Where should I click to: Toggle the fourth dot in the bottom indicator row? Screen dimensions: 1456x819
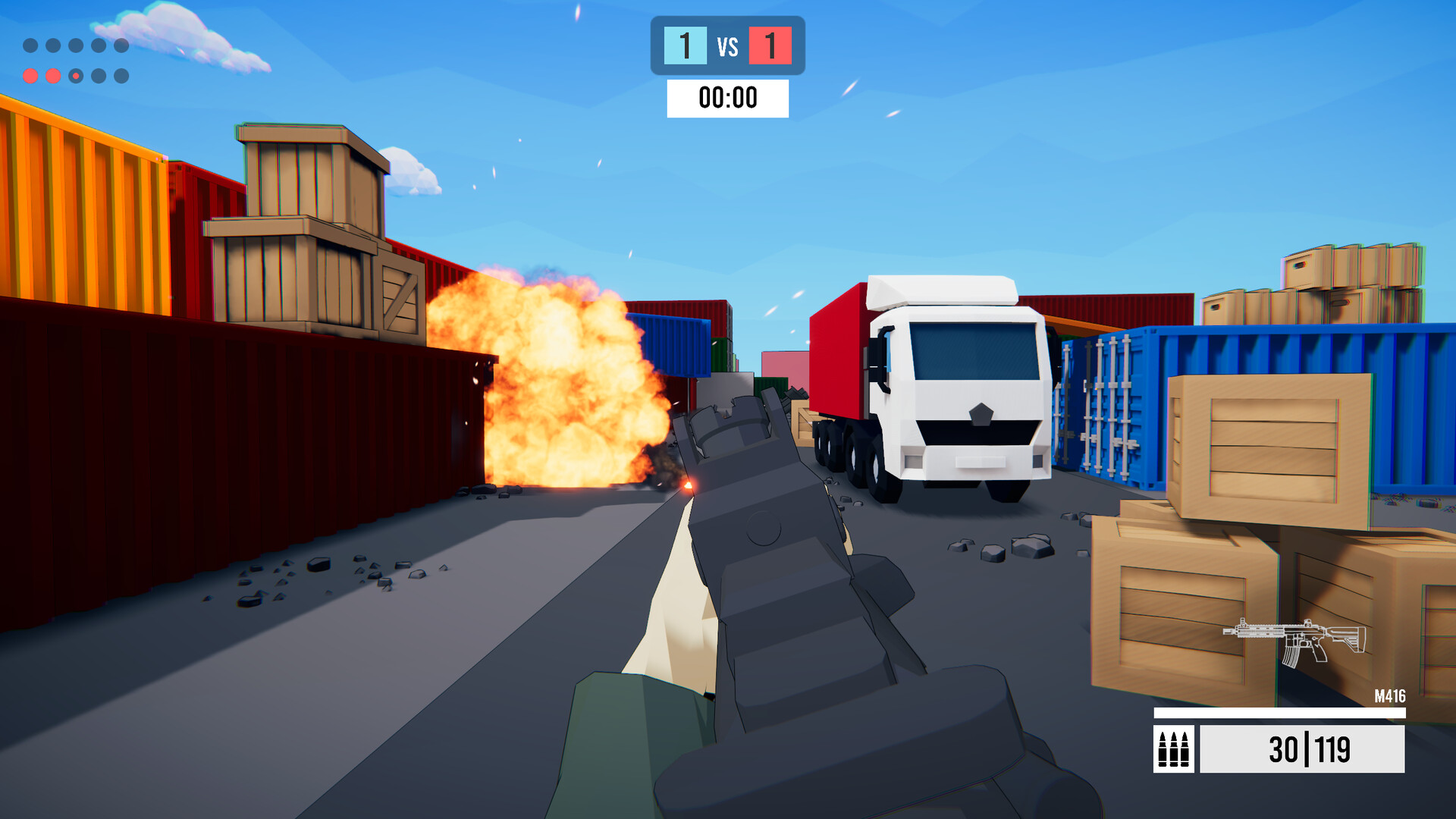click(x=99, y=77)
